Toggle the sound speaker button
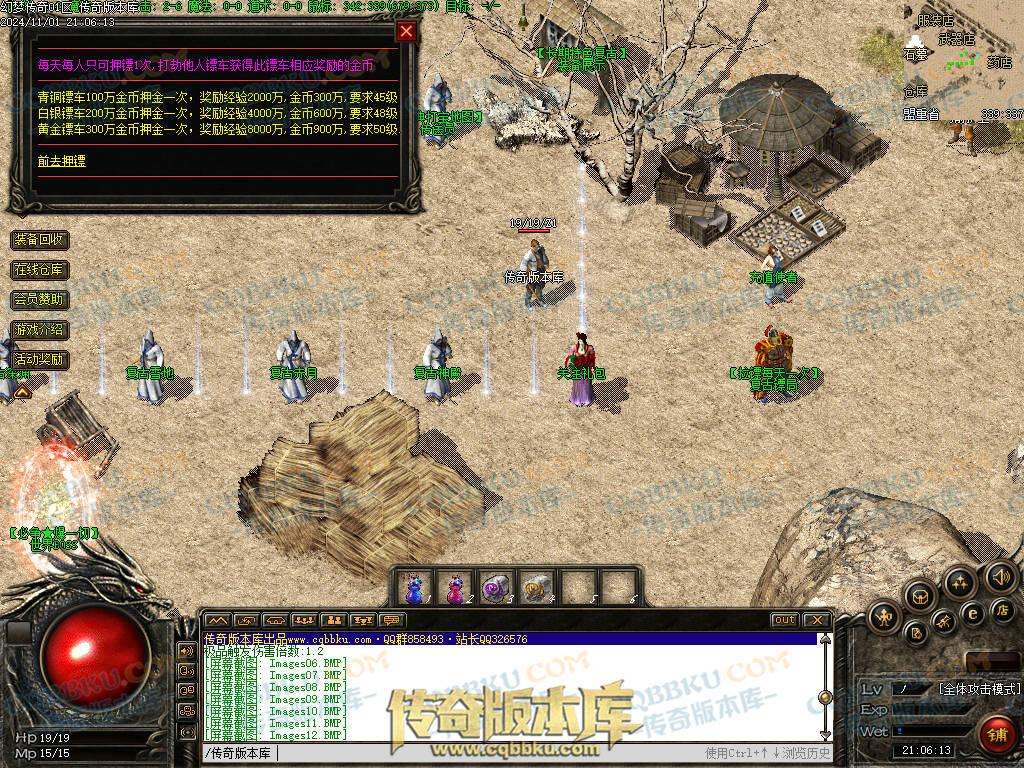The image size is (1024, 768). pyautogui.click(x=1001, y=577)
